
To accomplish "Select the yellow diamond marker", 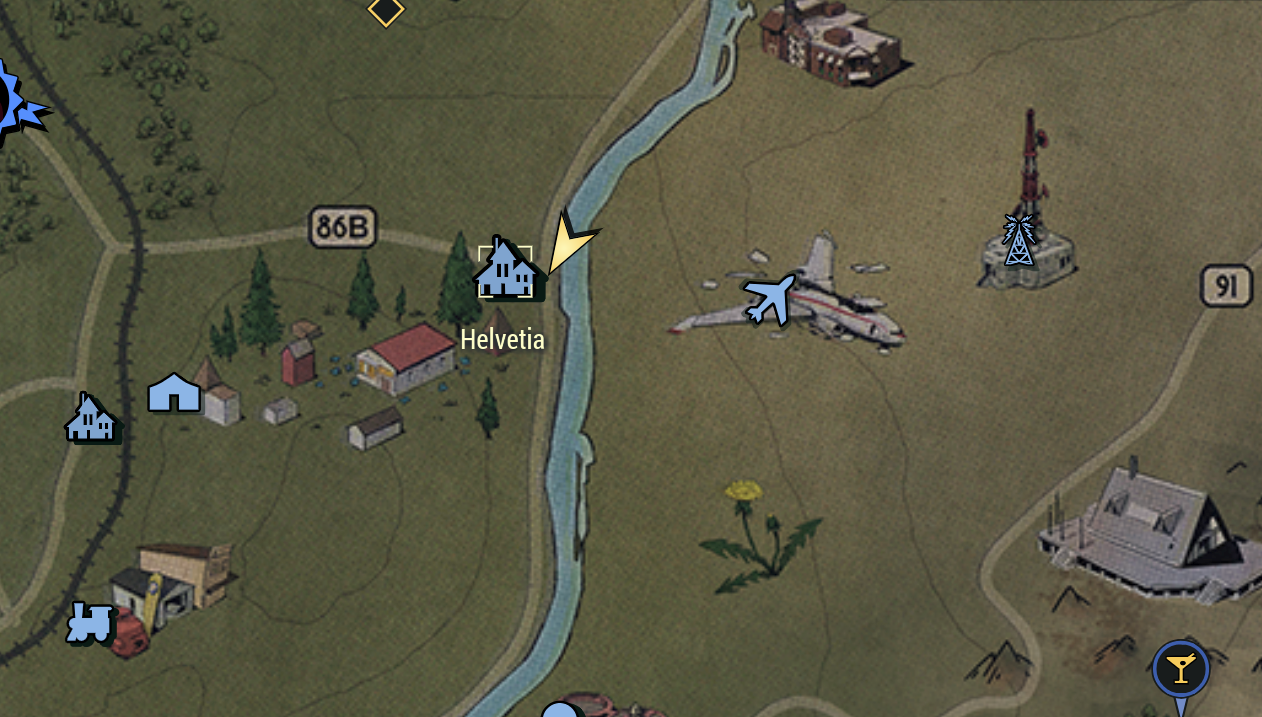I will pyautogui.click(x=386, y=11).
